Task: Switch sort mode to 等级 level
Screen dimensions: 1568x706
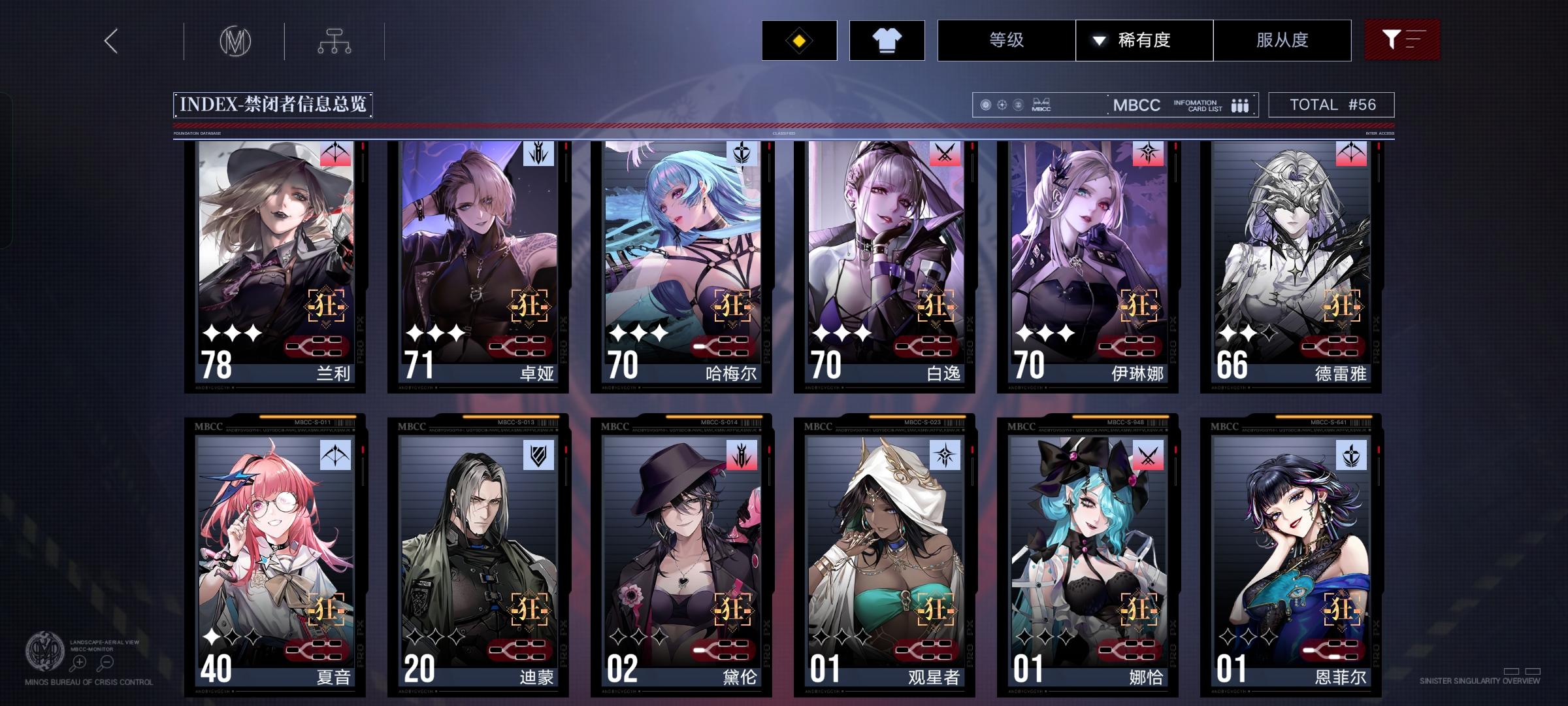Action: 1007,40
